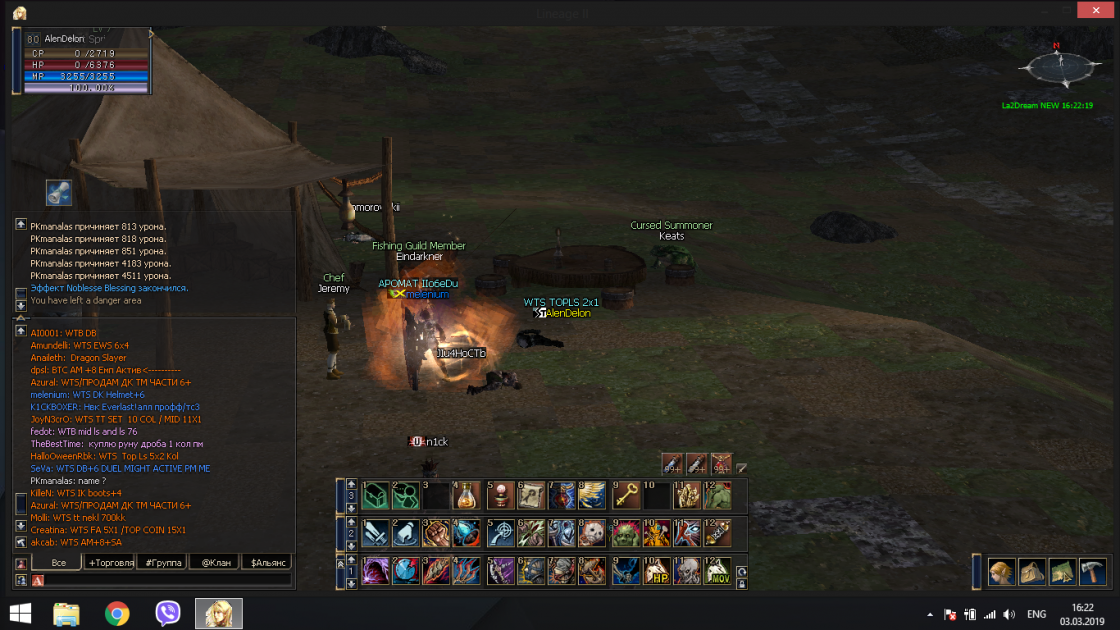
Task: Open the character status menu icon
Action: click(1001, 572)
